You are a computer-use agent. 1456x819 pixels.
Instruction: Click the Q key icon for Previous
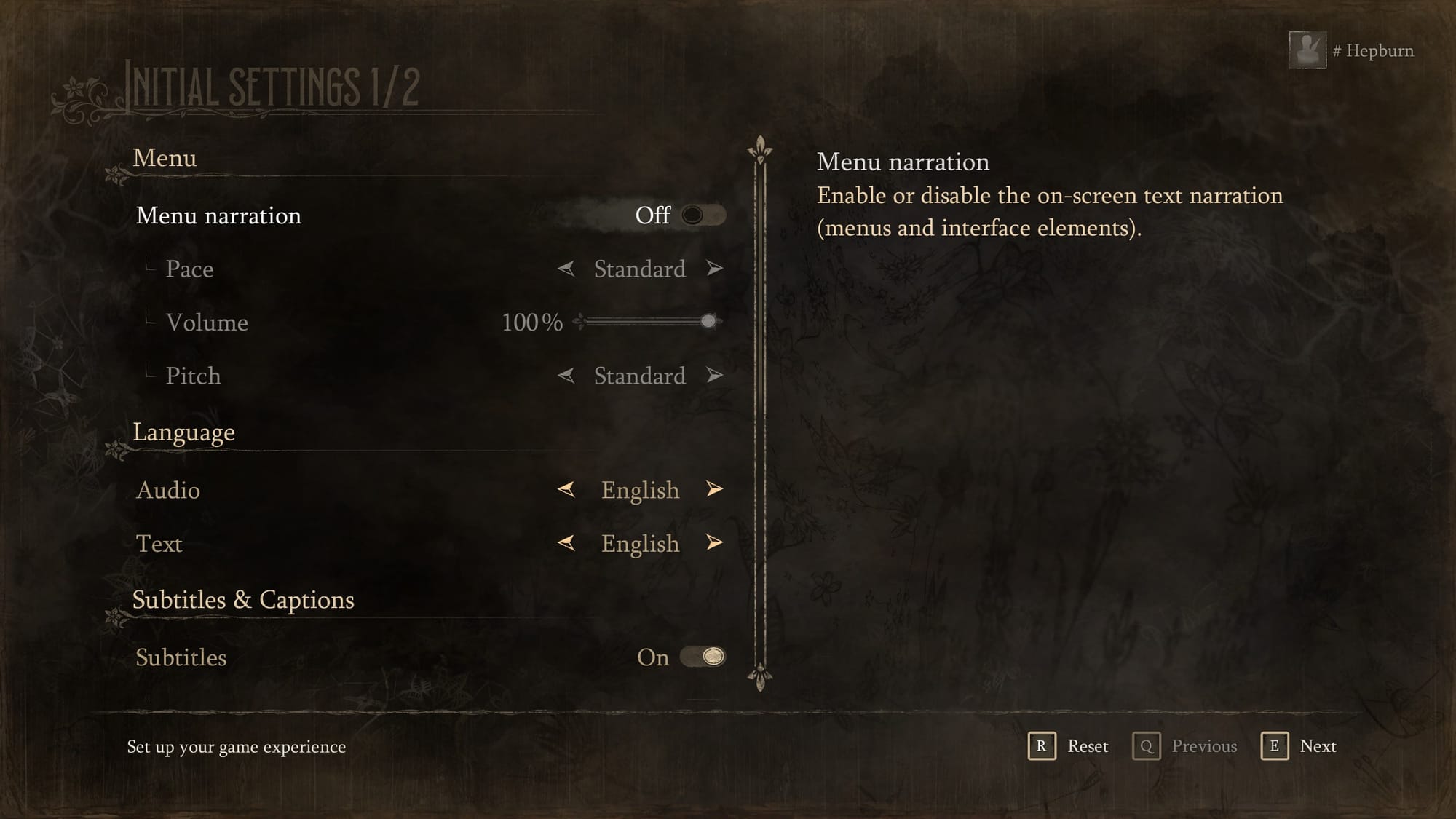point(1147,746)
